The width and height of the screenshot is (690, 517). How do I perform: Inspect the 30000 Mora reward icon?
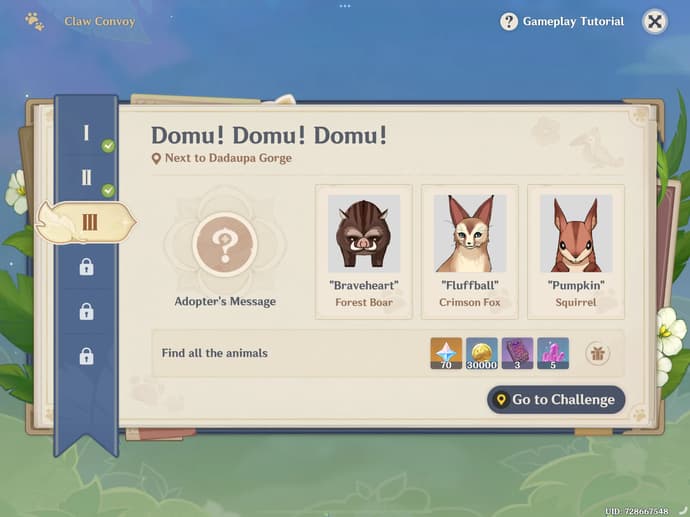pyautogui.click(x=482, y=353)
